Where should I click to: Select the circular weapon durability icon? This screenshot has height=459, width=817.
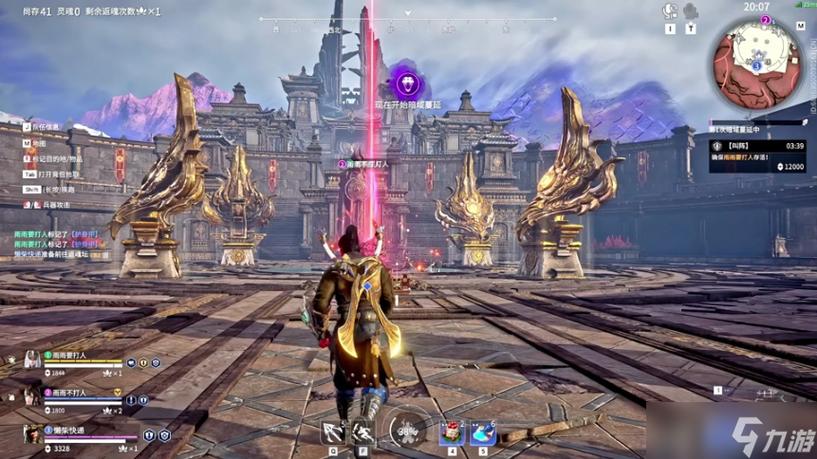pos(406,430)
